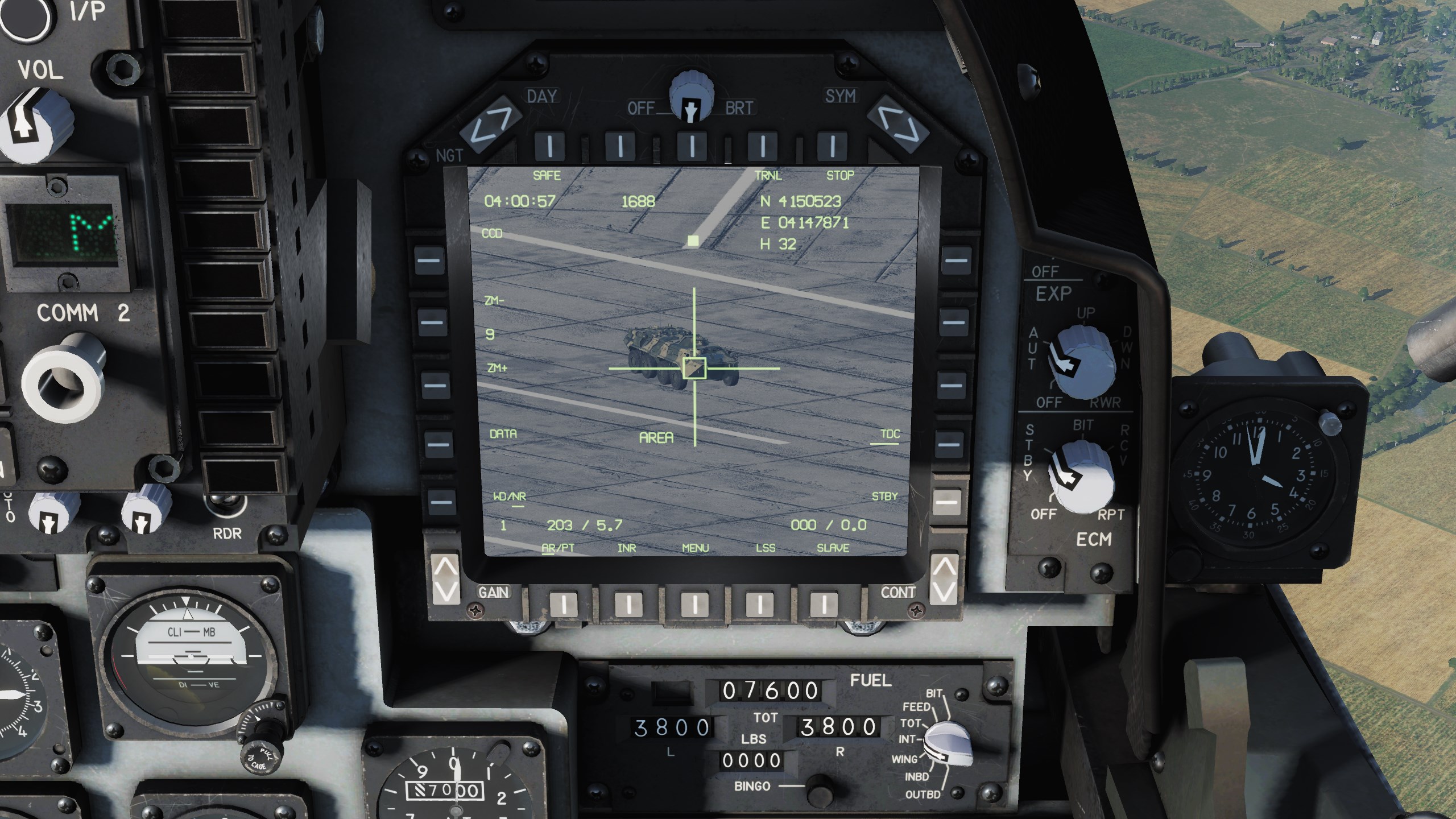1456x819 pixels.
Task: Open the DATA page bezel button
Action: pyautogui.click(x=437, y=443)
